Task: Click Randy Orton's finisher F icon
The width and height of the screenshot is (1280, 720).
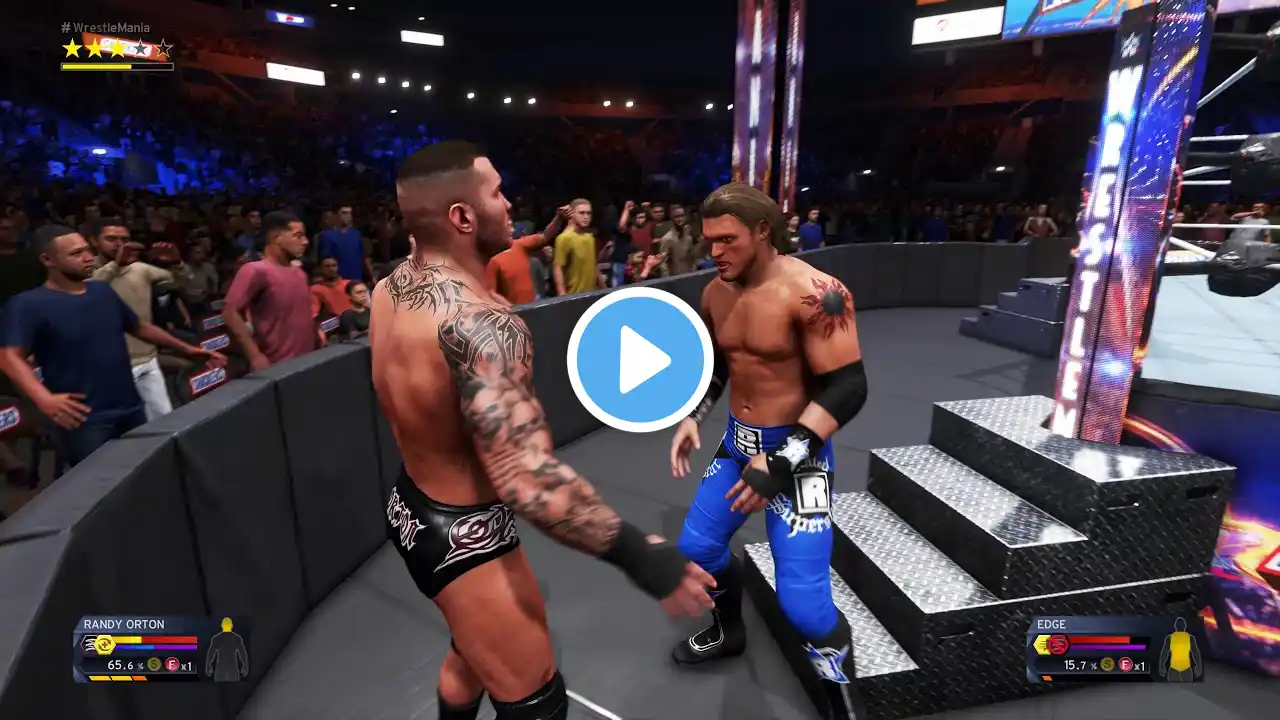Action: click(x=171, y=665)
